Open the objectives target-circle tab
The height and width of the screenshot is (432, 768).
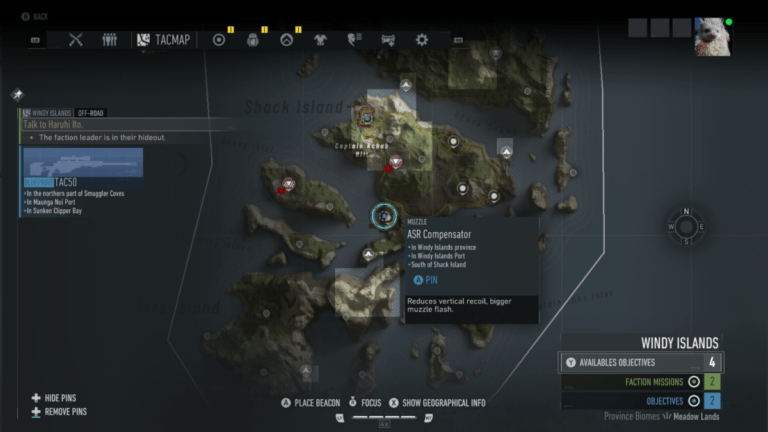pos(220,40)
